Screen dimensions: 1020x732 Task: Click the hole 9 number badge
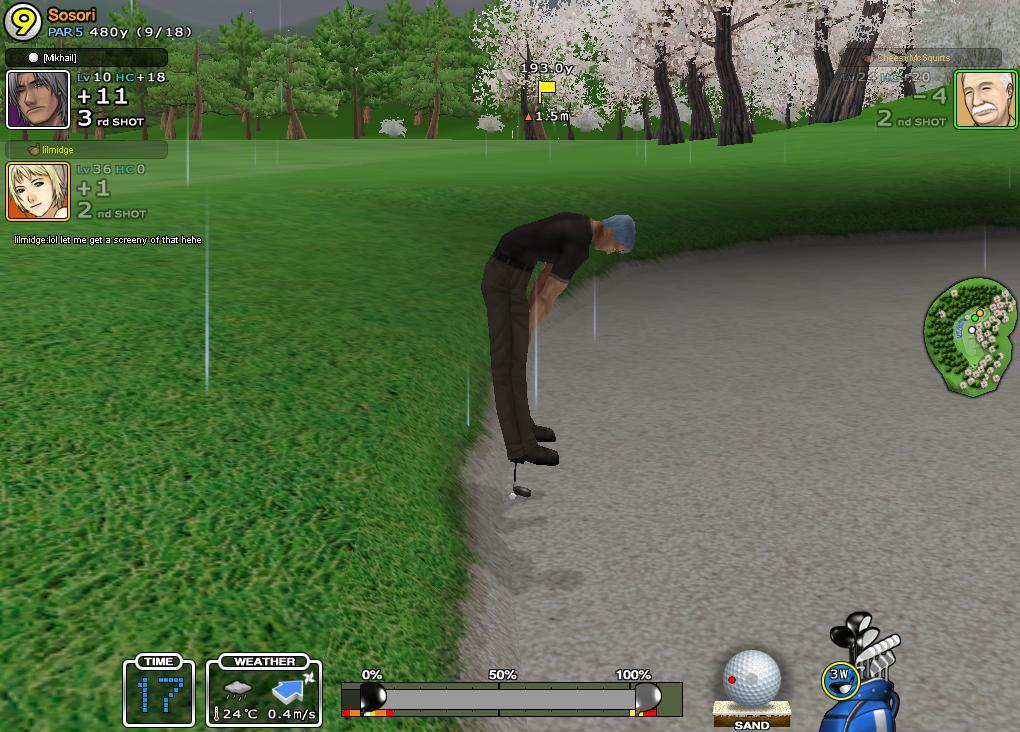(22, 22)
